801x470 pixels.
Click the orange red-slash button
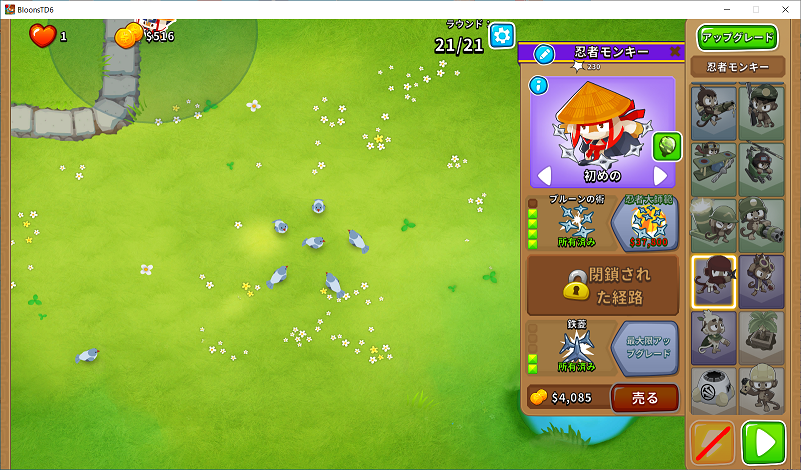[x=713, y=442]
